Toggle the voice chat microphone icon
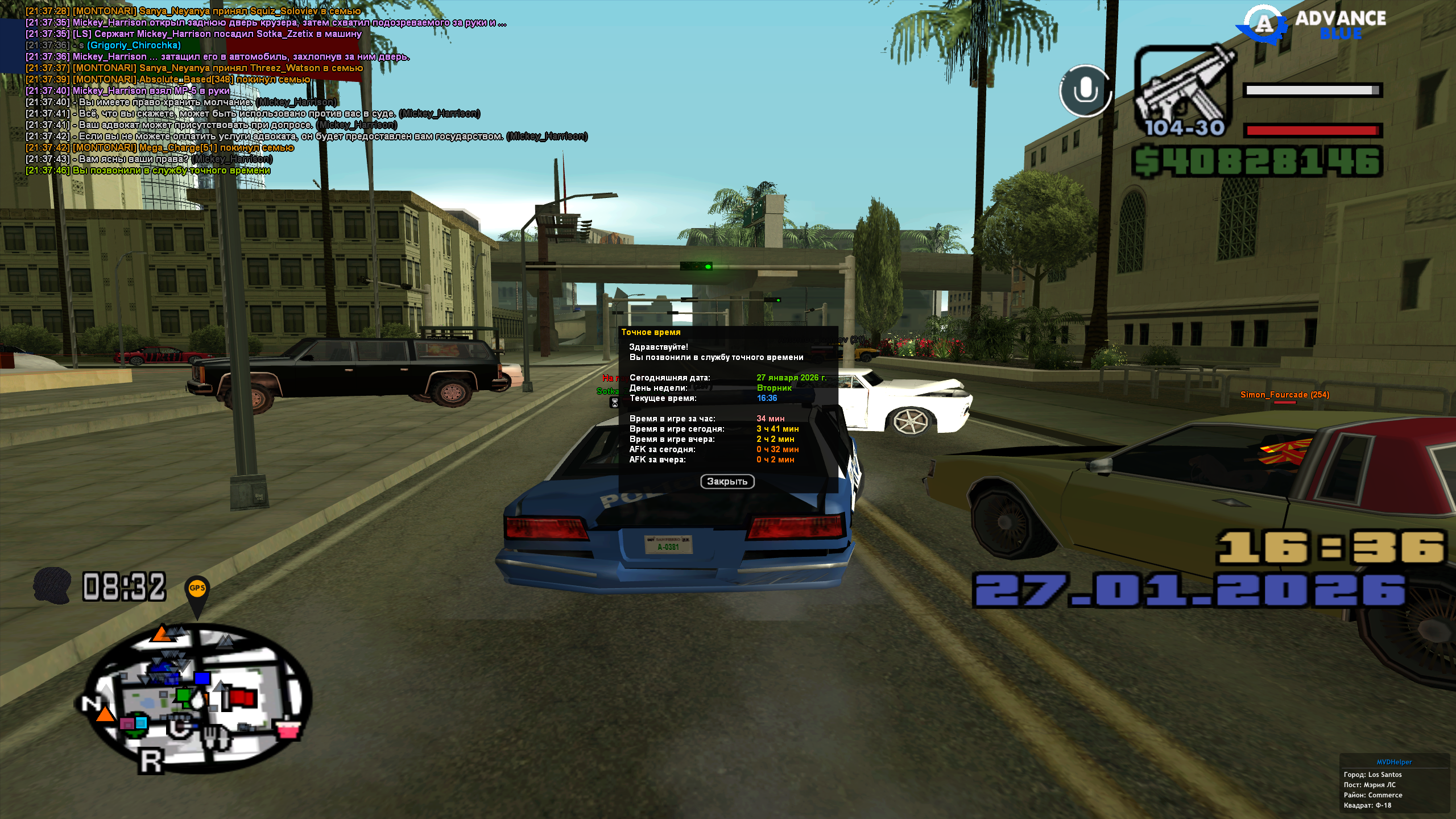 click(x=1085, y=90)
